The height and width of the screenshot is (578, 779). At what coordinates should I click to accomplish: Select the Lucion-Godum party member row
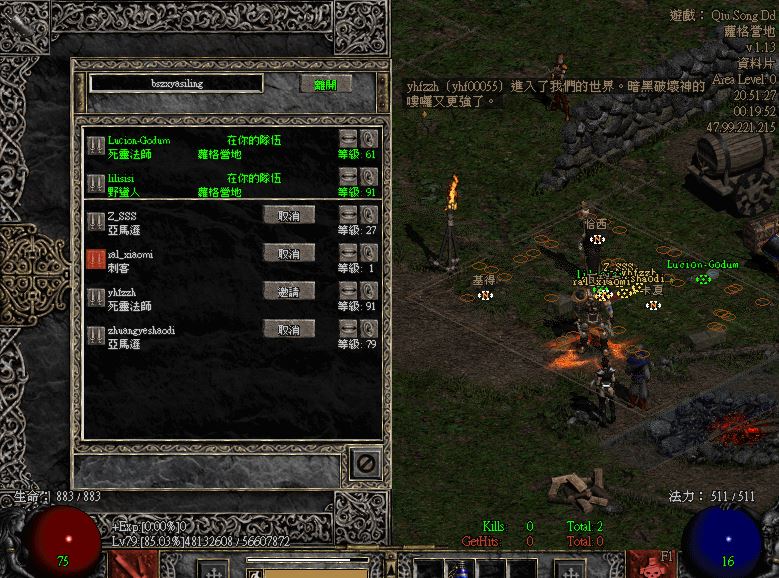click(x=200, y=147)
